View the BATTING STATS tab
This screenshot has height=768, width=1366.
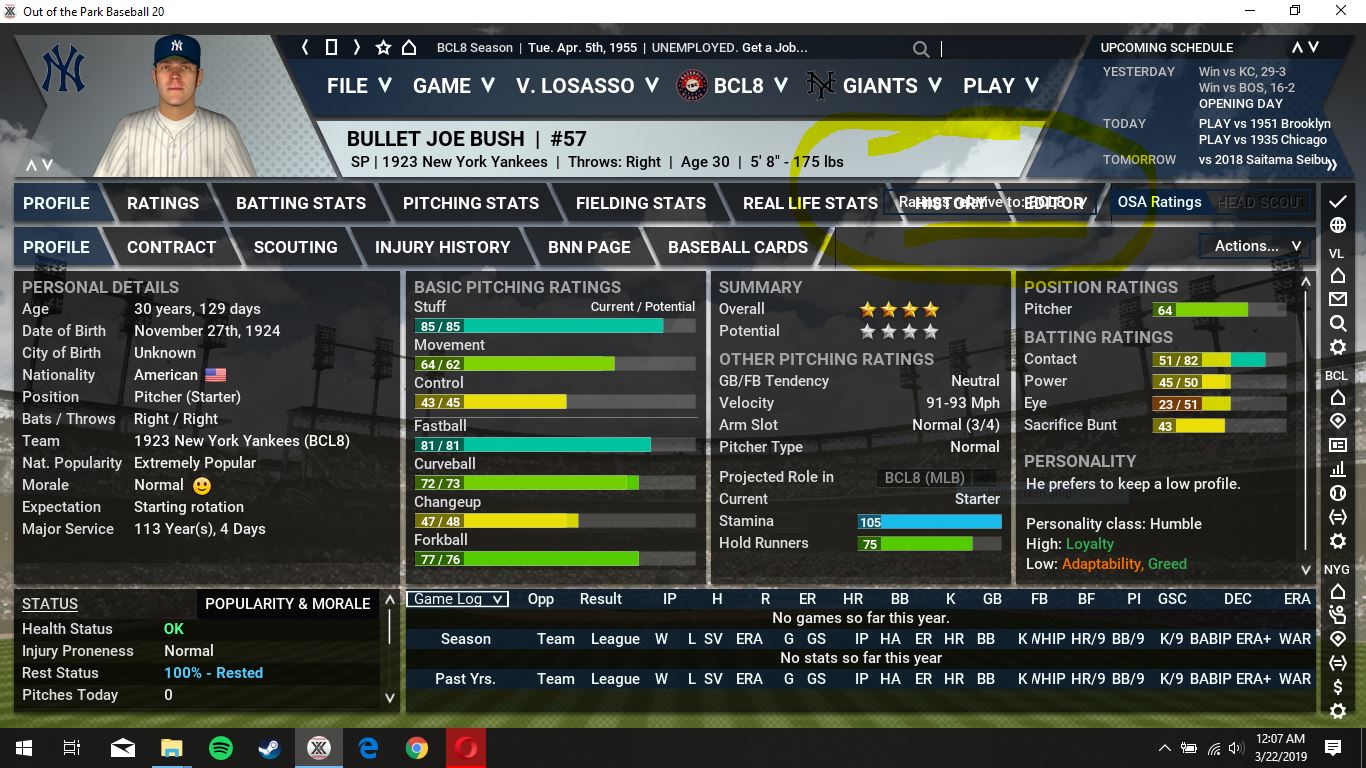point(301,203)
